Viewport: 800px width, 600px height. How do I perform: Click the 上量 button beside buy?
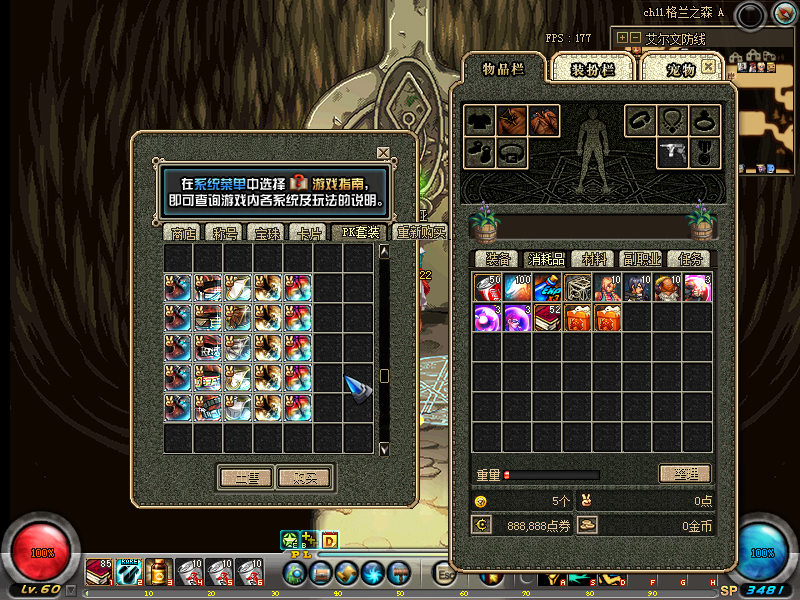coord(245,478)
